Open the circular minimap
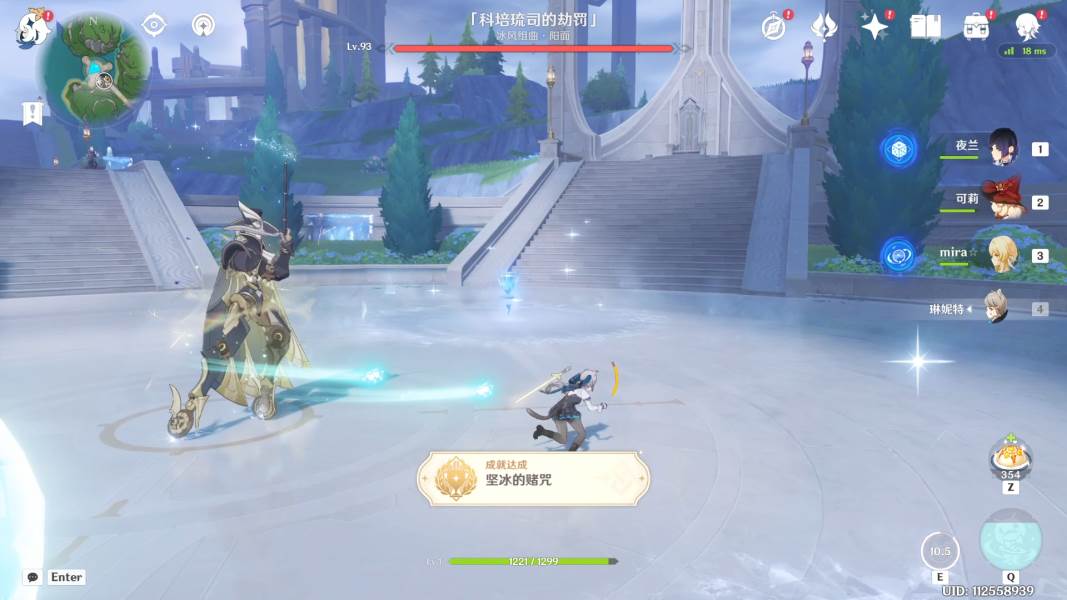This screenshot has height=600, width=1067. pos(94,71)
